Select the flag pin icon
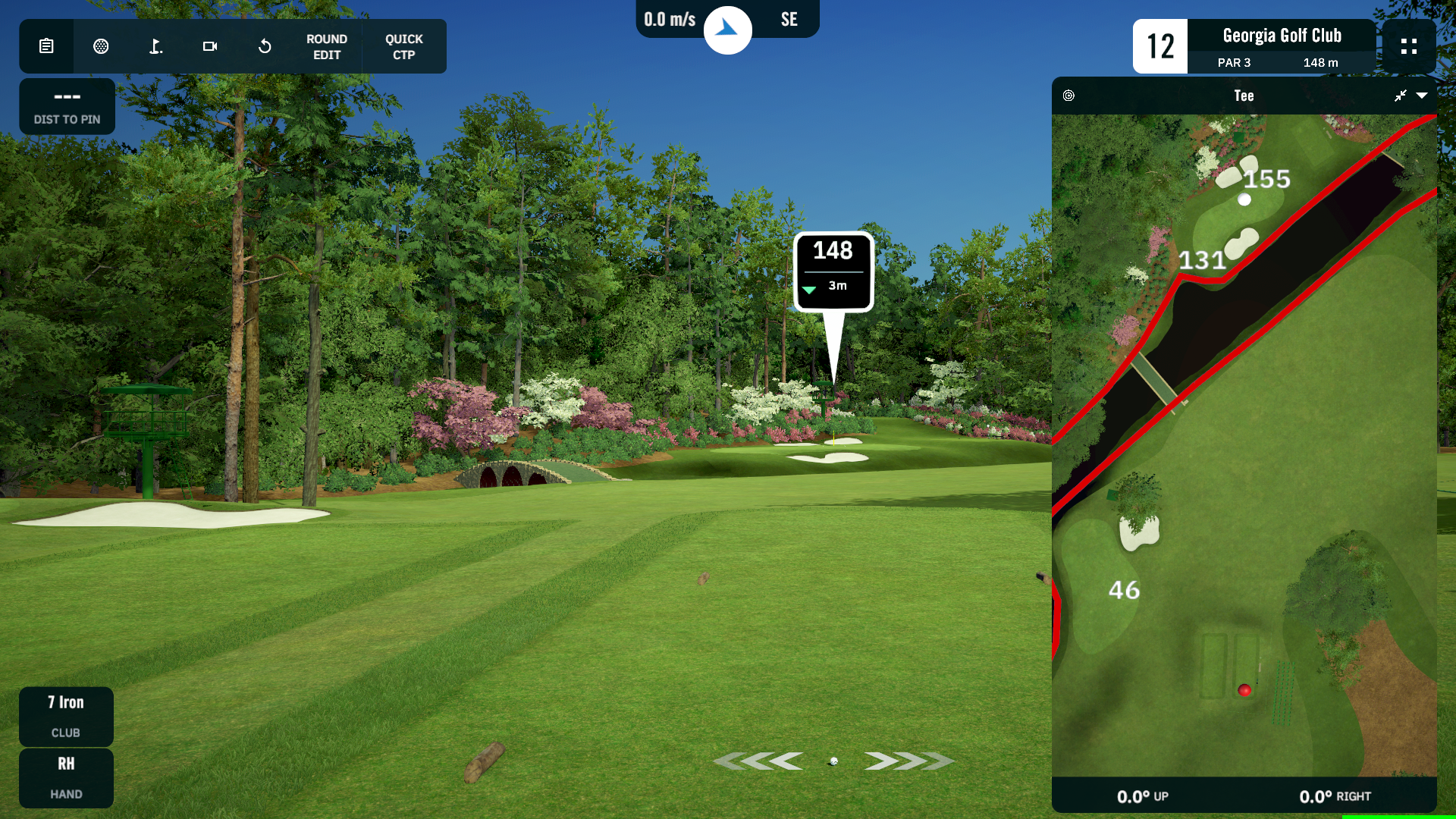Viewport: 1456px width, 819px height. pyautogui.click(x=155, y=46)
